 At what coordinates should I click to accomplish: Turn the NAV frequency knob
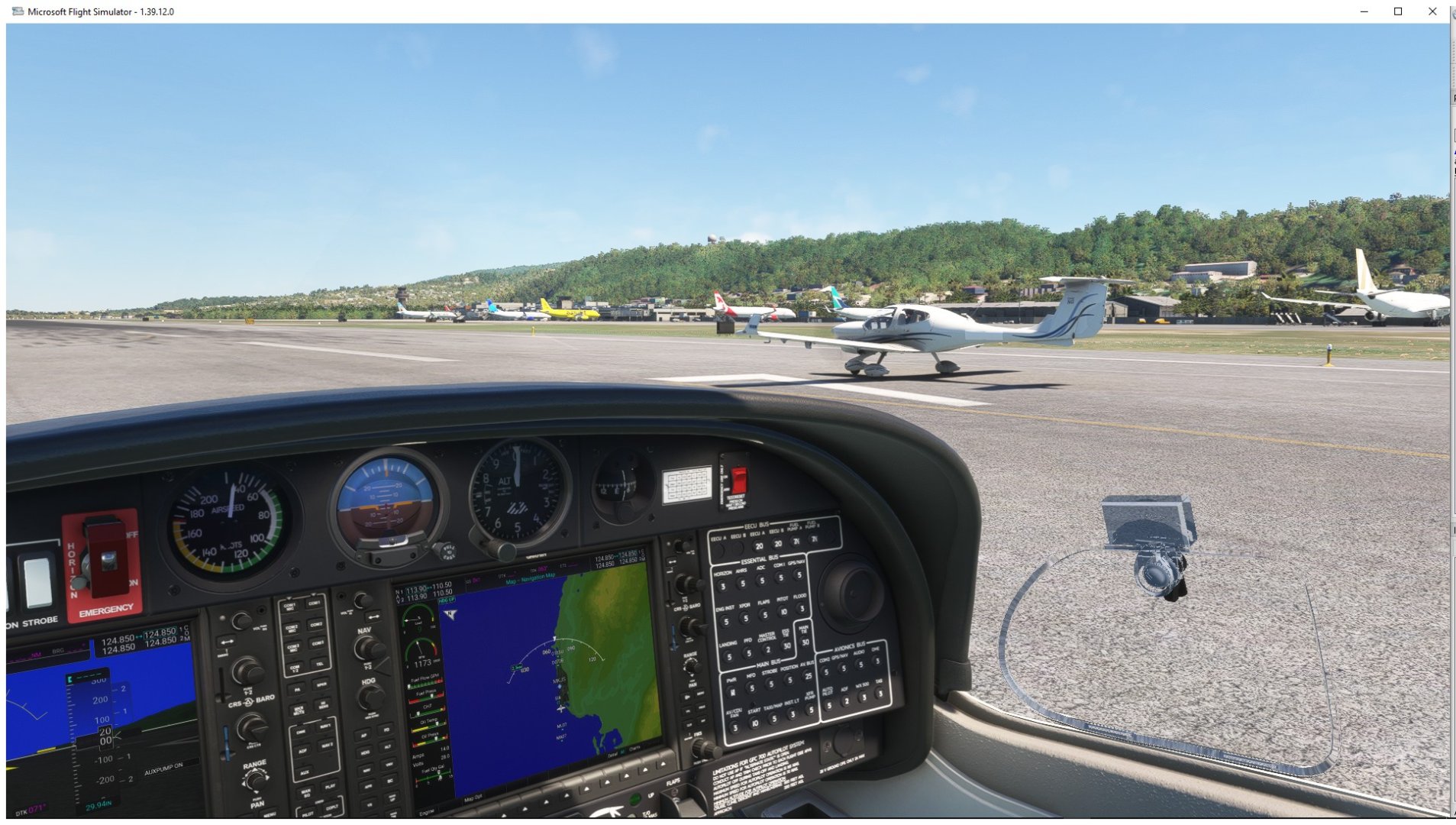368,649
